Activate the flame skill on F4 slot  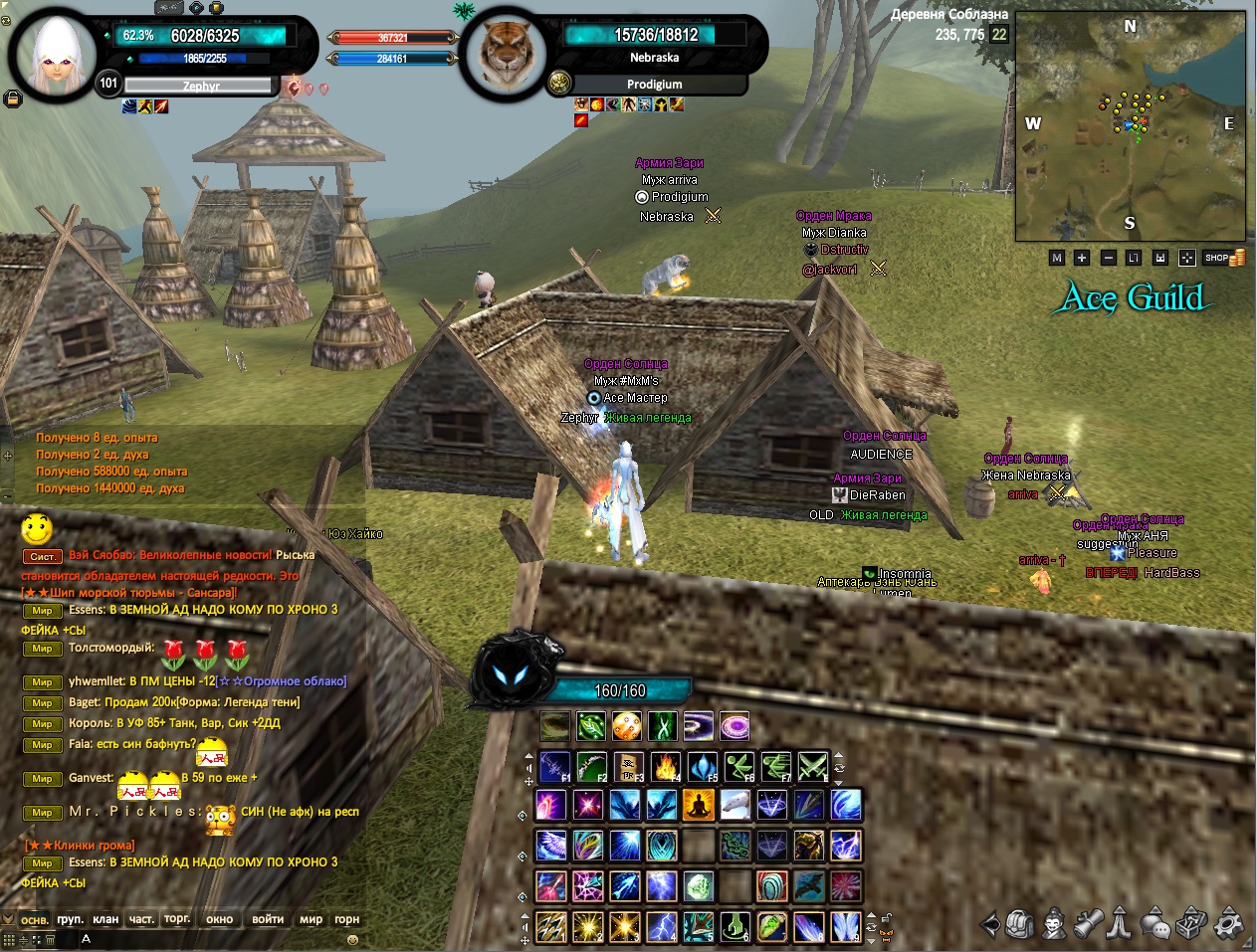click(x=666, y=767)
